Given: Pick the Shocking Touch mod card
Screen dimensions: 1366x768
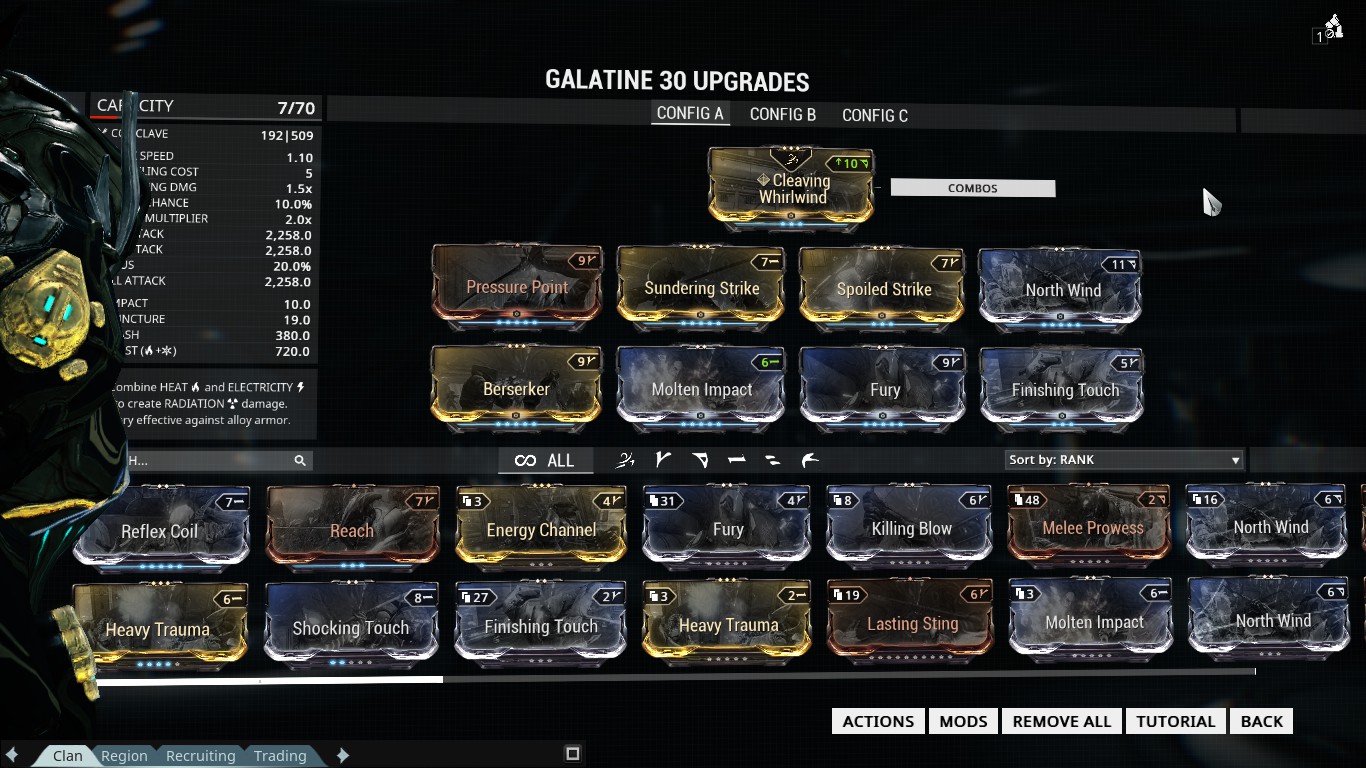Looking at the screenshot, I should [x=350, y=628].
